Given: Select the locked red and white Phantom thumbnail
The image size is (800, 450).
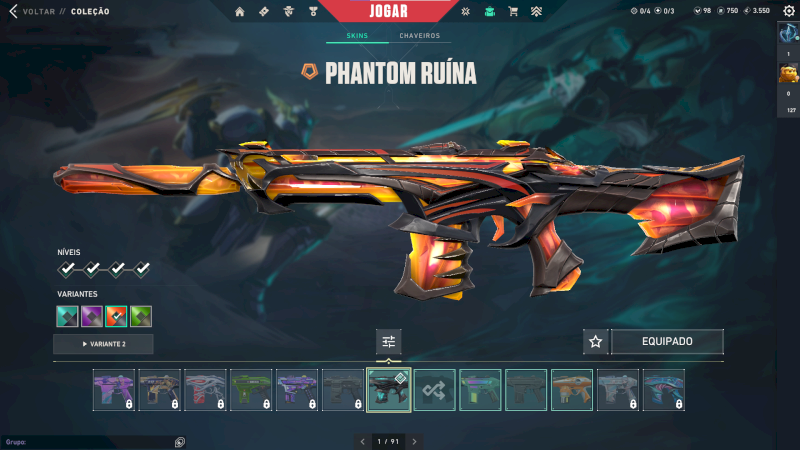Looking at the screenshot, I should point(205,390).
